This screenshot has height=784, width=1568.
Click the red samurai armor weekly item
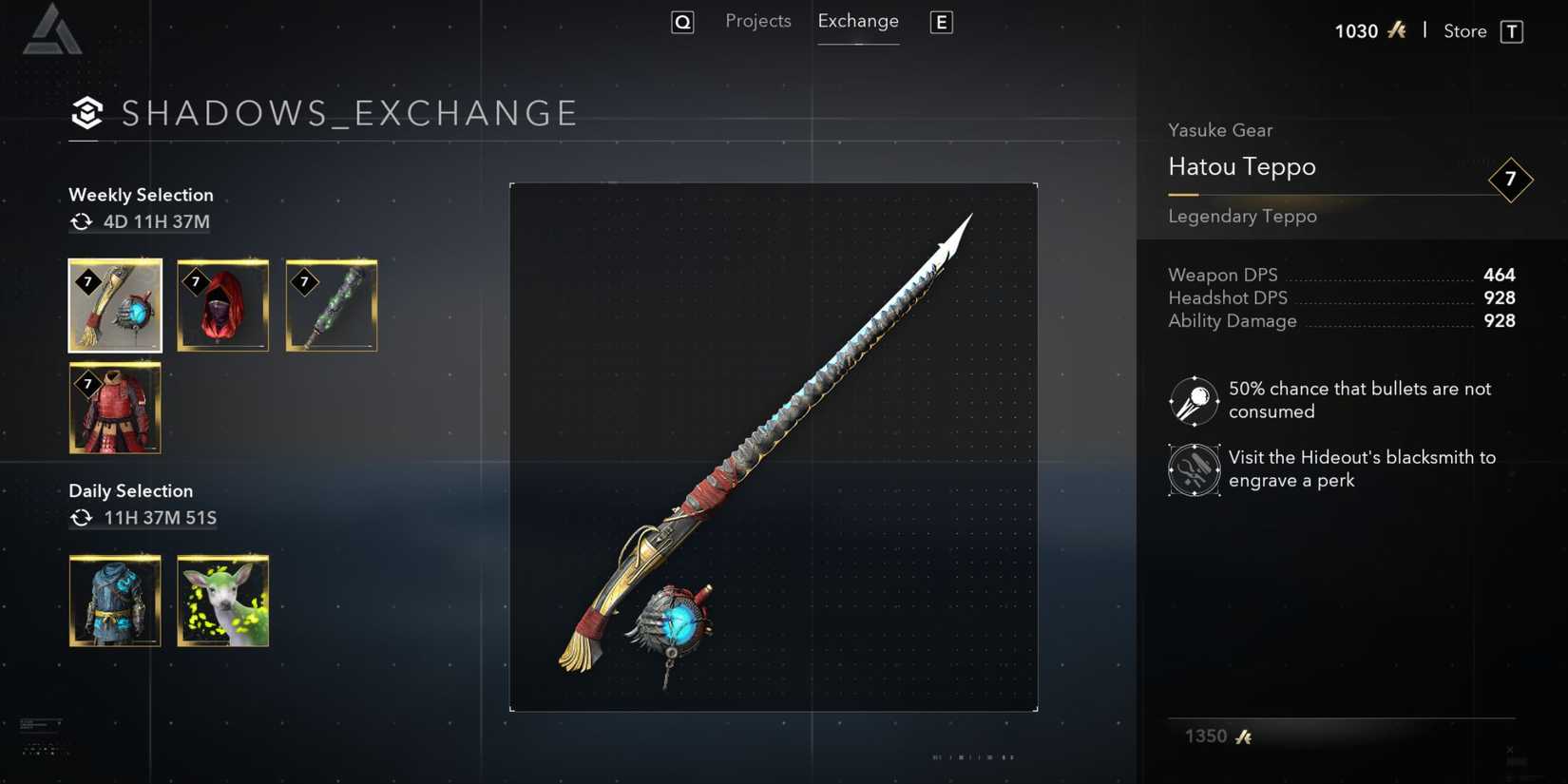(x=114, y=408)
